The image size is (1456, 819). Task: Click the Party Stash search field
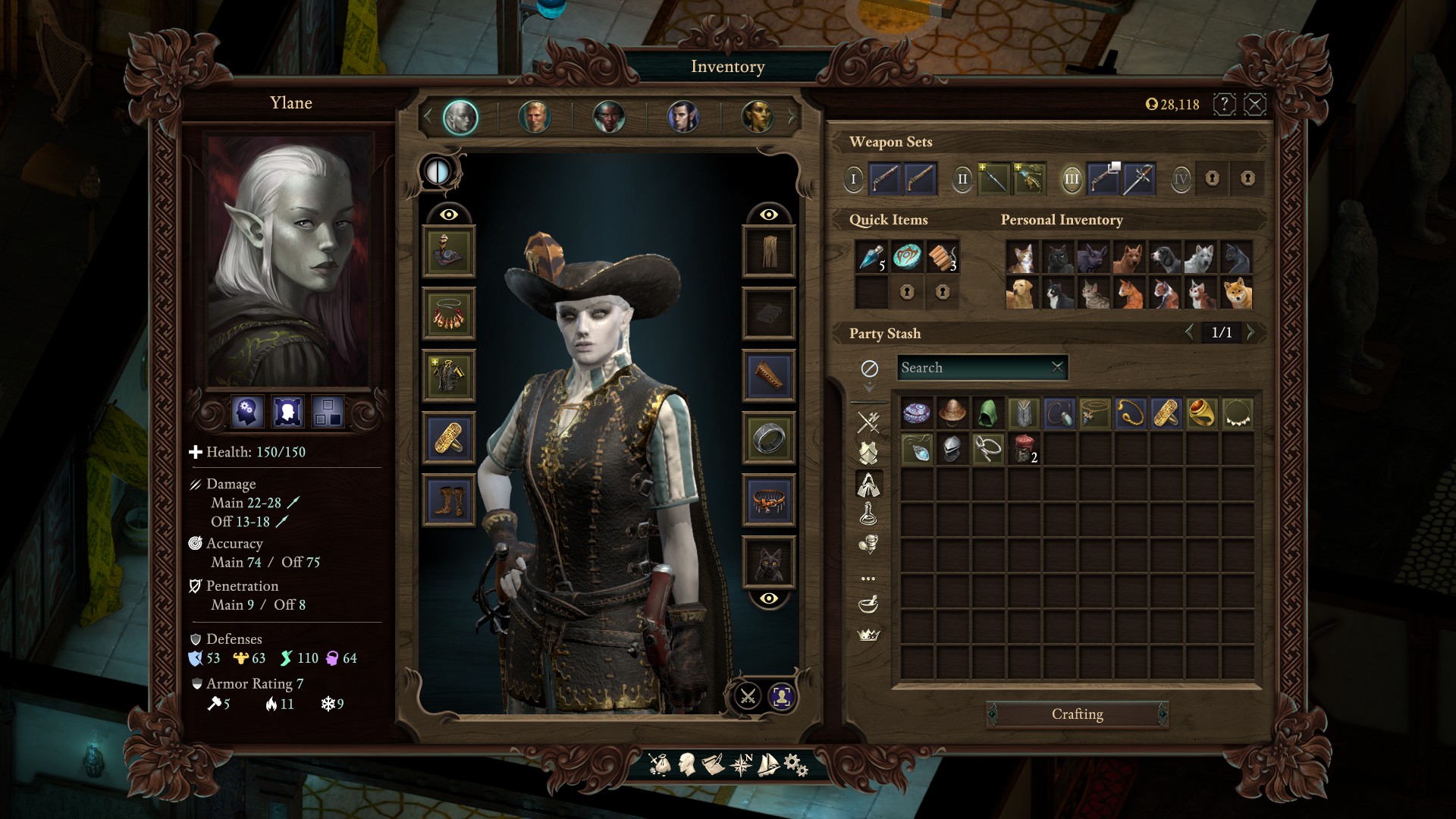tap(974, 368)
